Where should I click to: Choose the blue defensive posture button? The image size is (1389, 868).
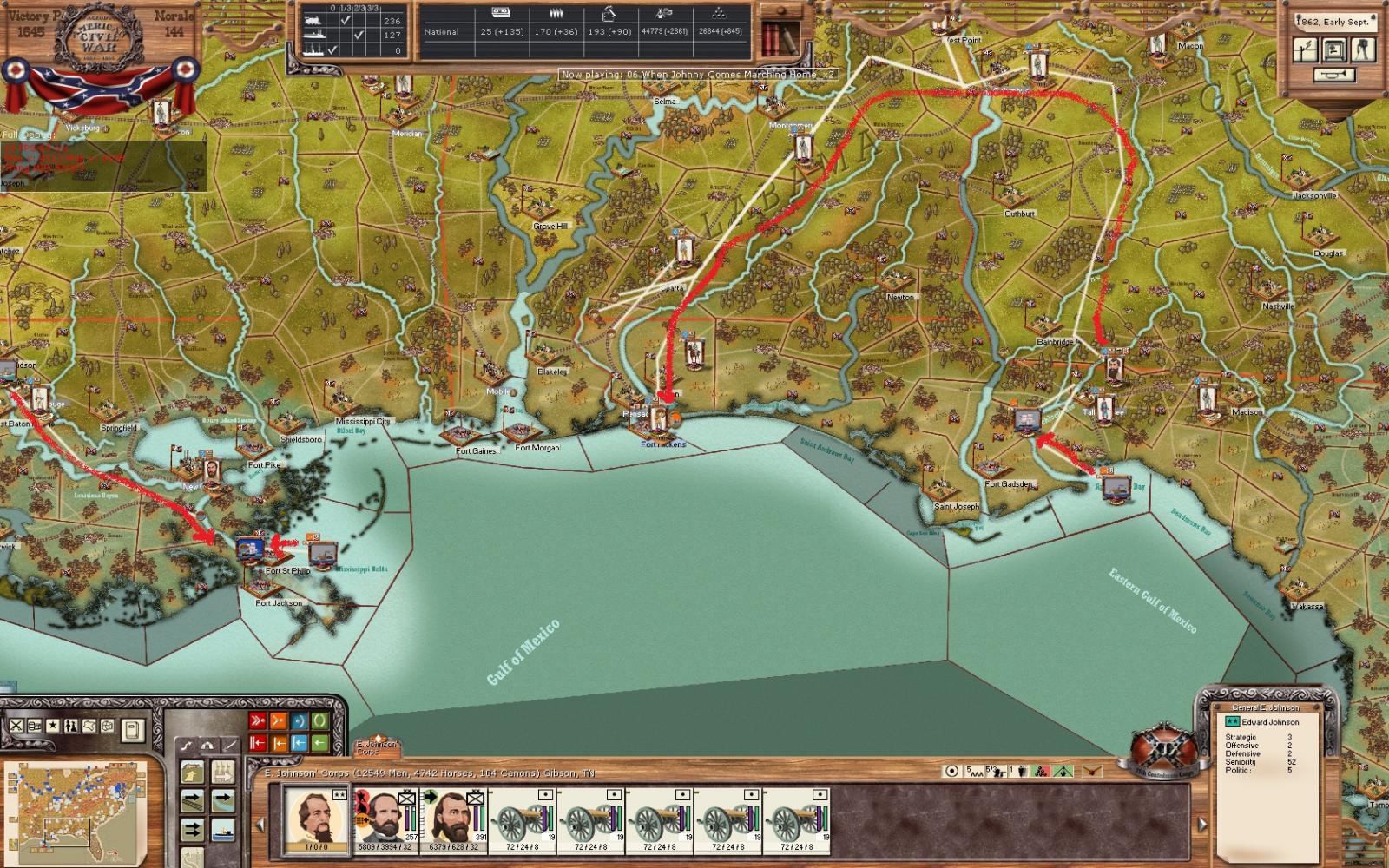(300, 721)
